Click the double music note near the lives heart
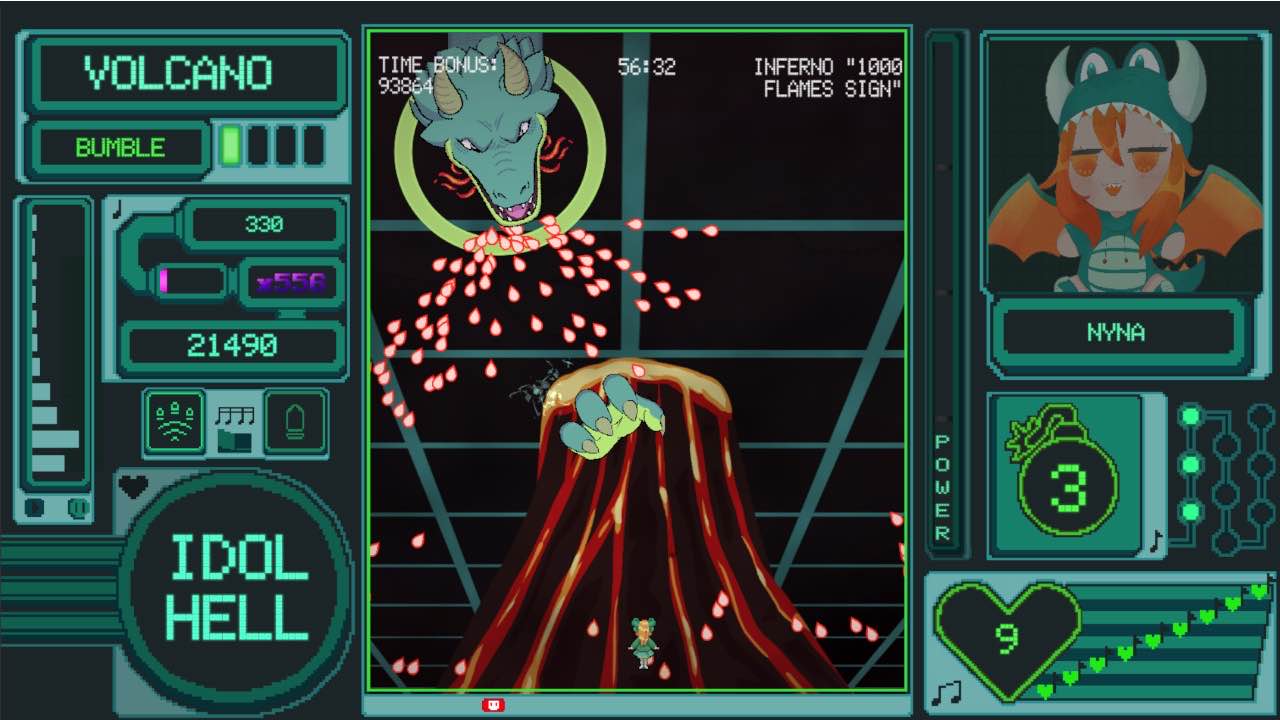Screen dimensions: 1280x720 (946, 691)
